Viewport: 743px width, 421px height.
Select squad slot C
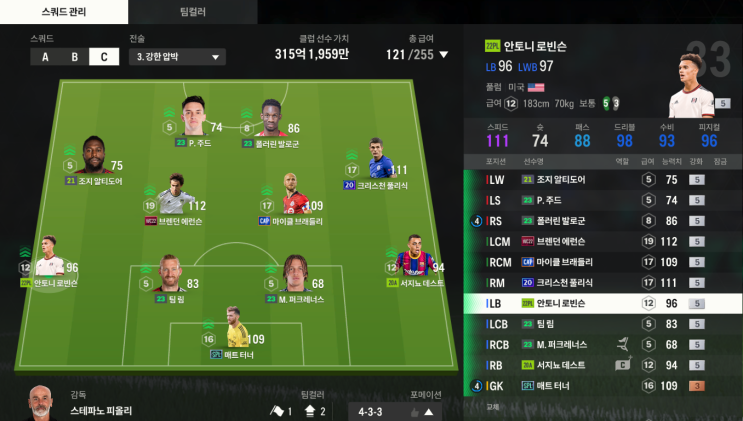[x=103, y=57]
